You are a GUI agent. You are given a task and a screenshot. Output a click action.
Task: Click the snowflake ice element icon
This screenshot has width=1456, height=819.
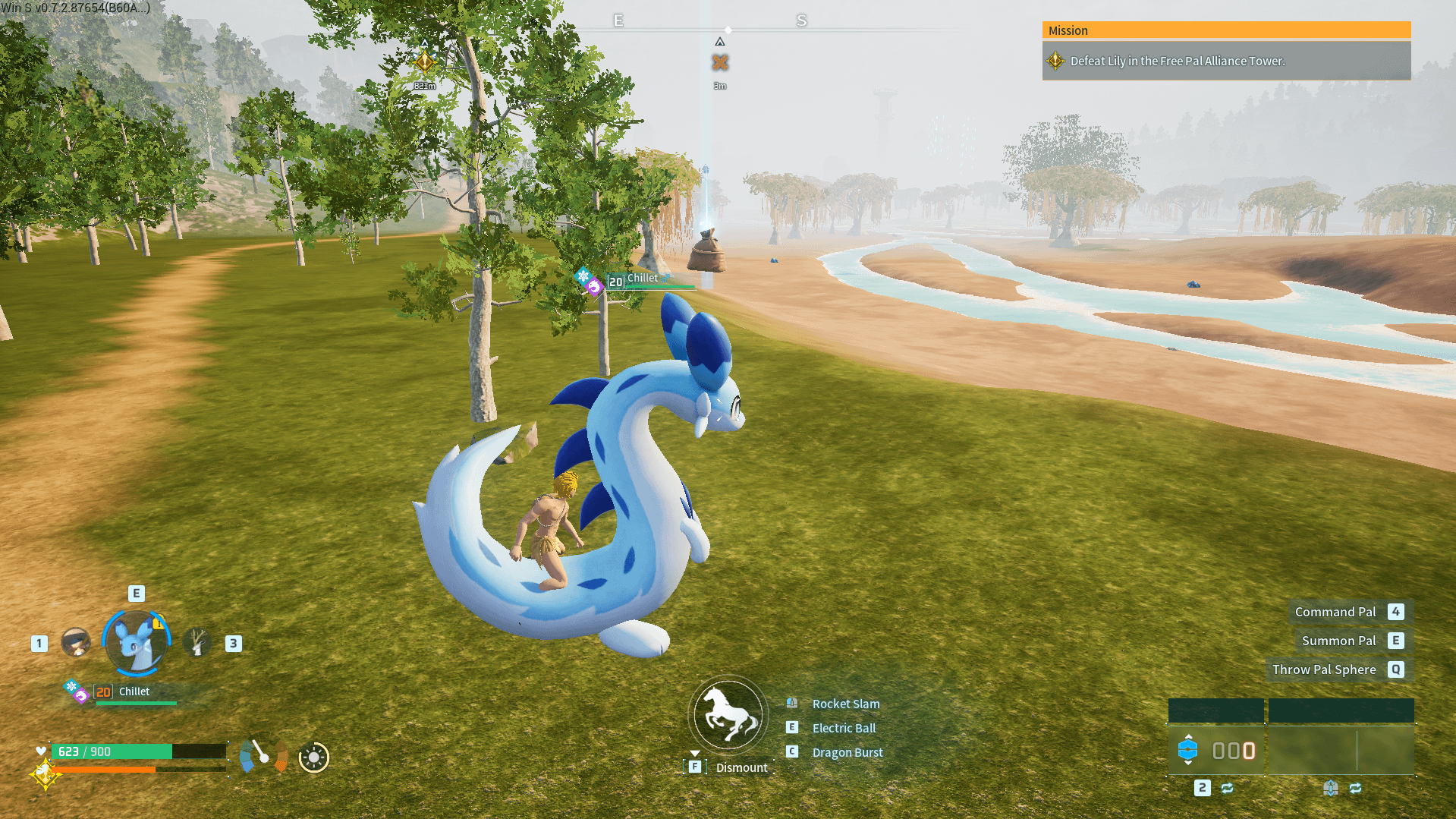coord(71,686)
